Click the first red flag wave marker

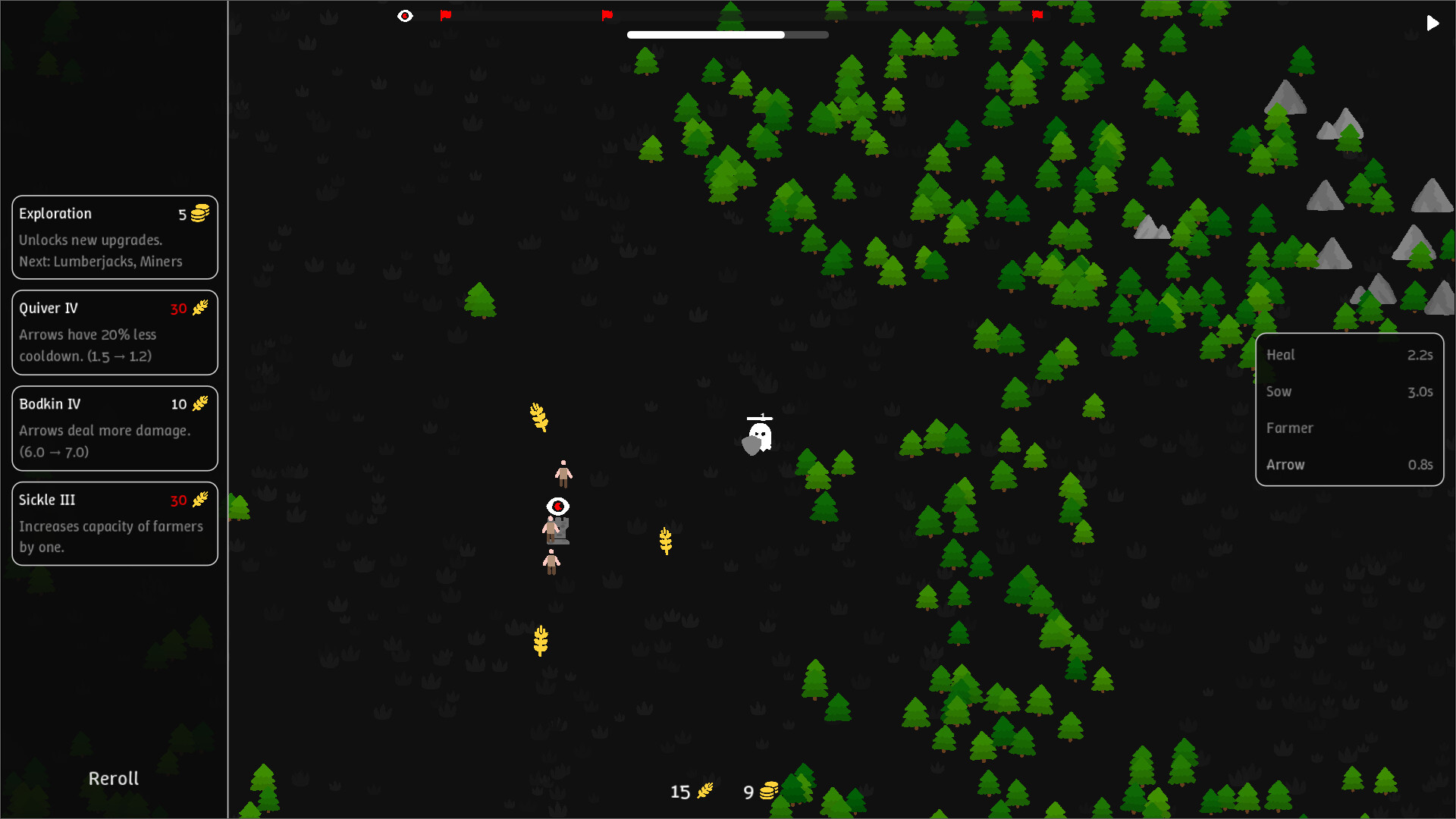[447, 14]
